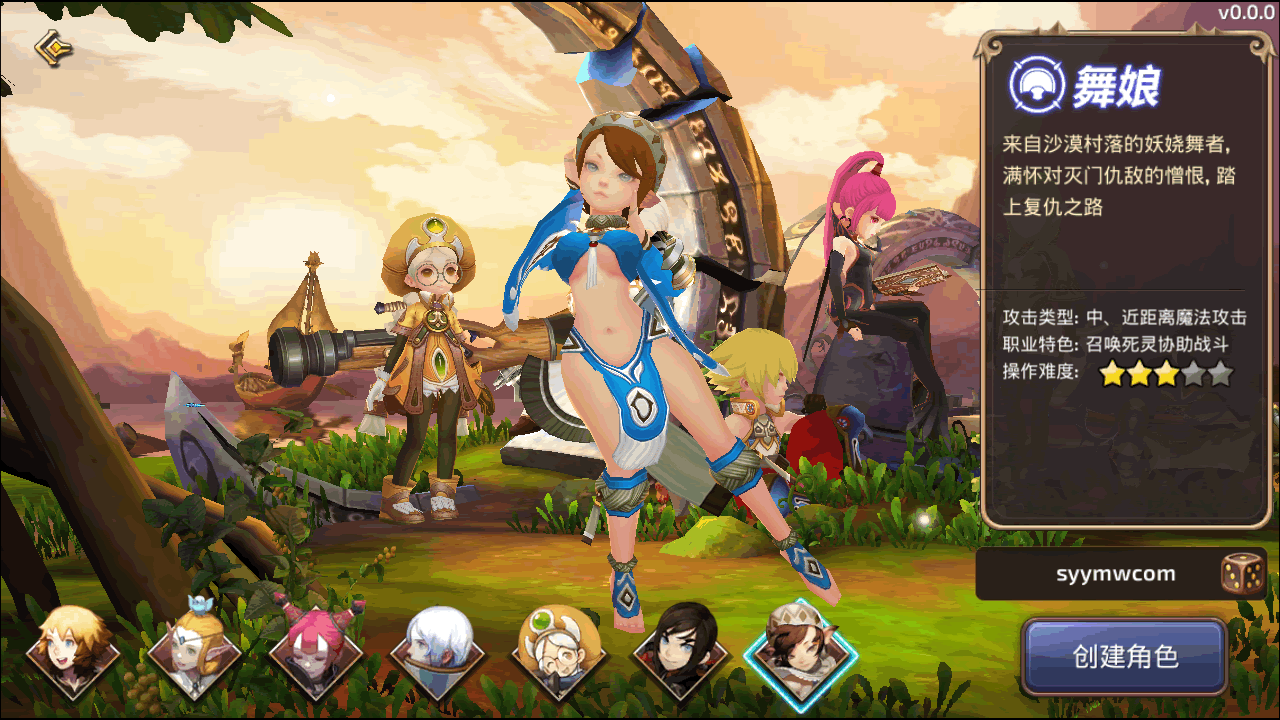Go back with the golden arrow

click(52, 47)
